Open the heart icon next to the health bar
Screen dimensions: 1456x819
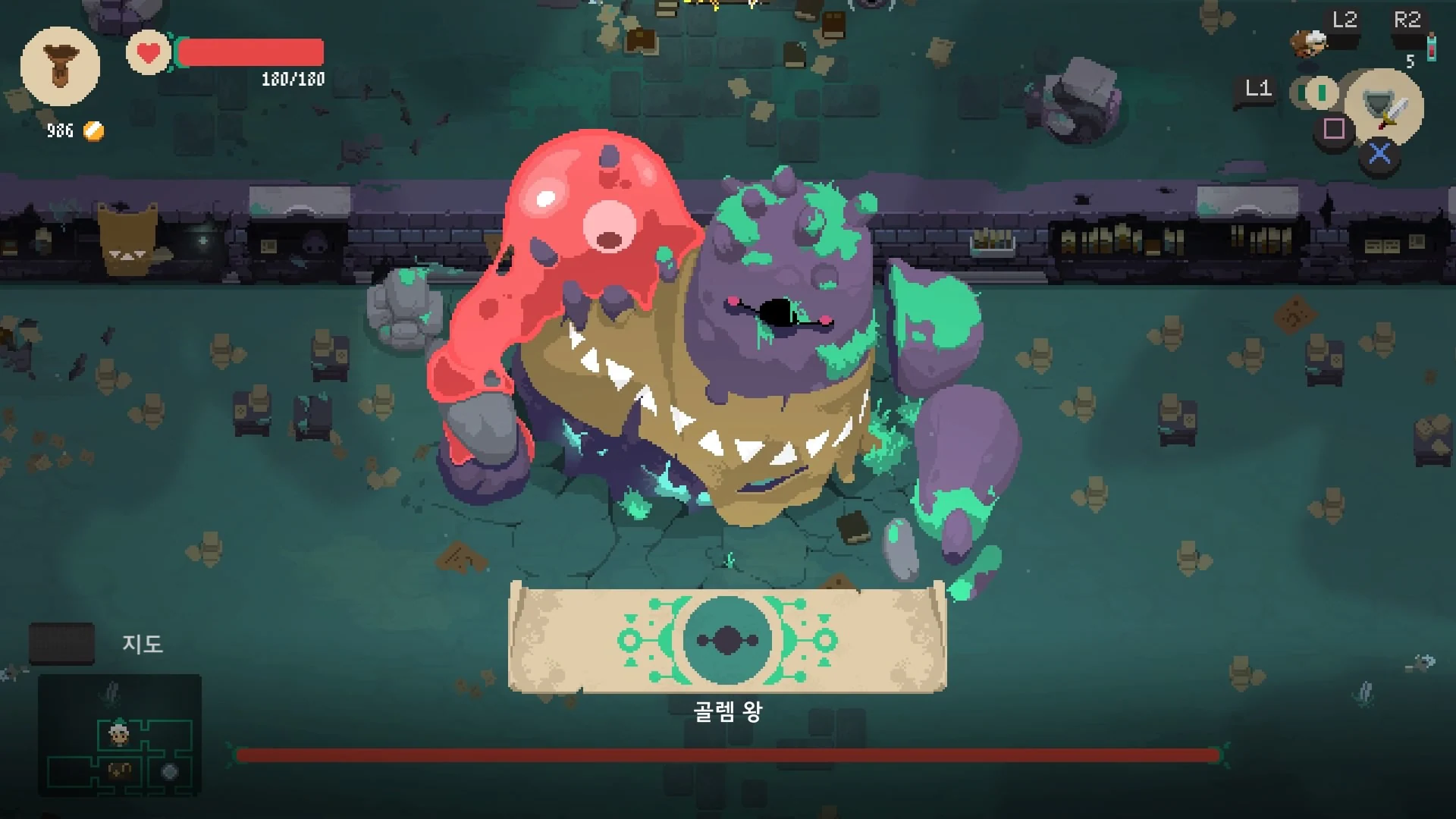point(149,53)
